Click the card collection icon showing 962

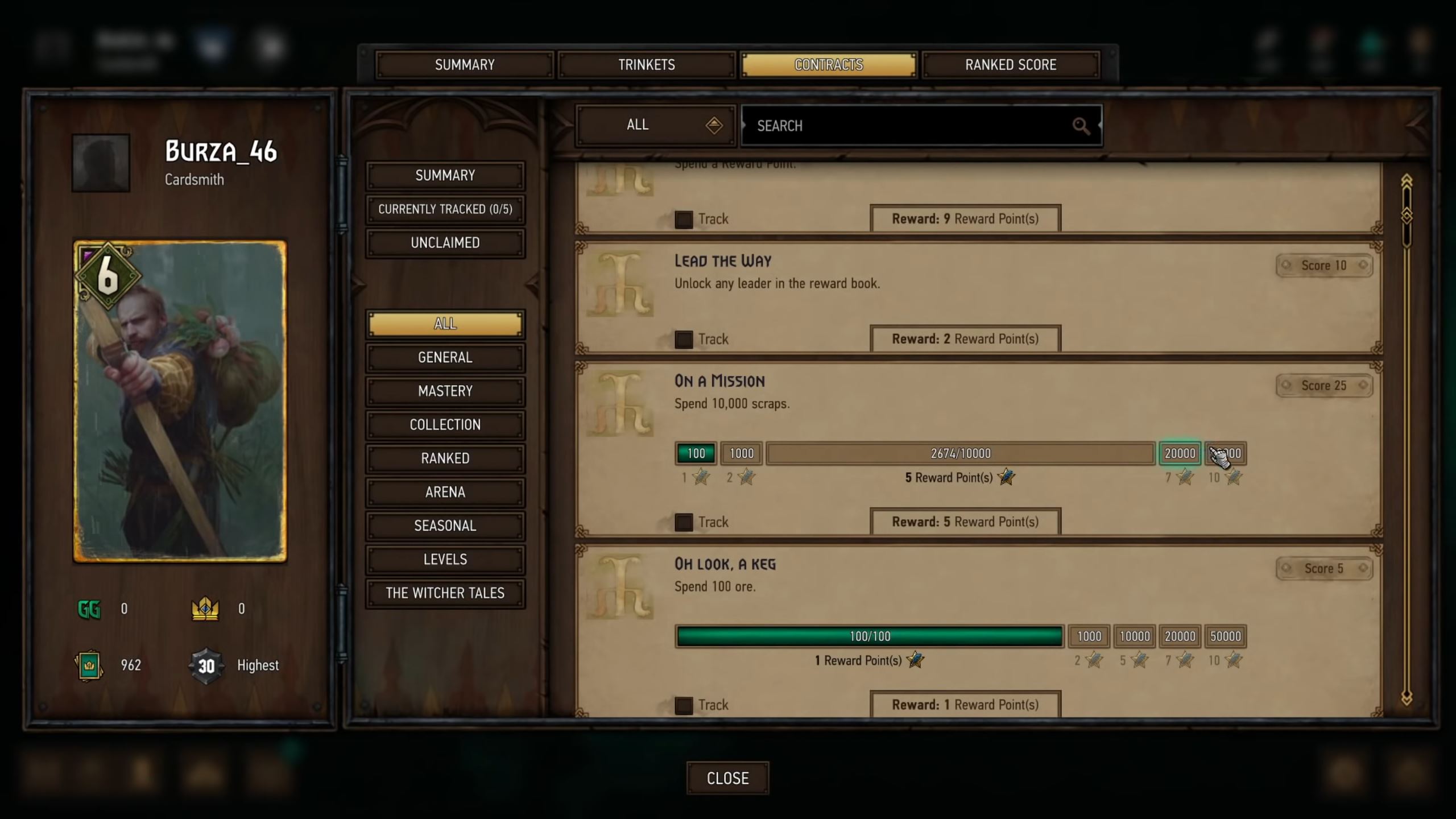coord(88,664)
